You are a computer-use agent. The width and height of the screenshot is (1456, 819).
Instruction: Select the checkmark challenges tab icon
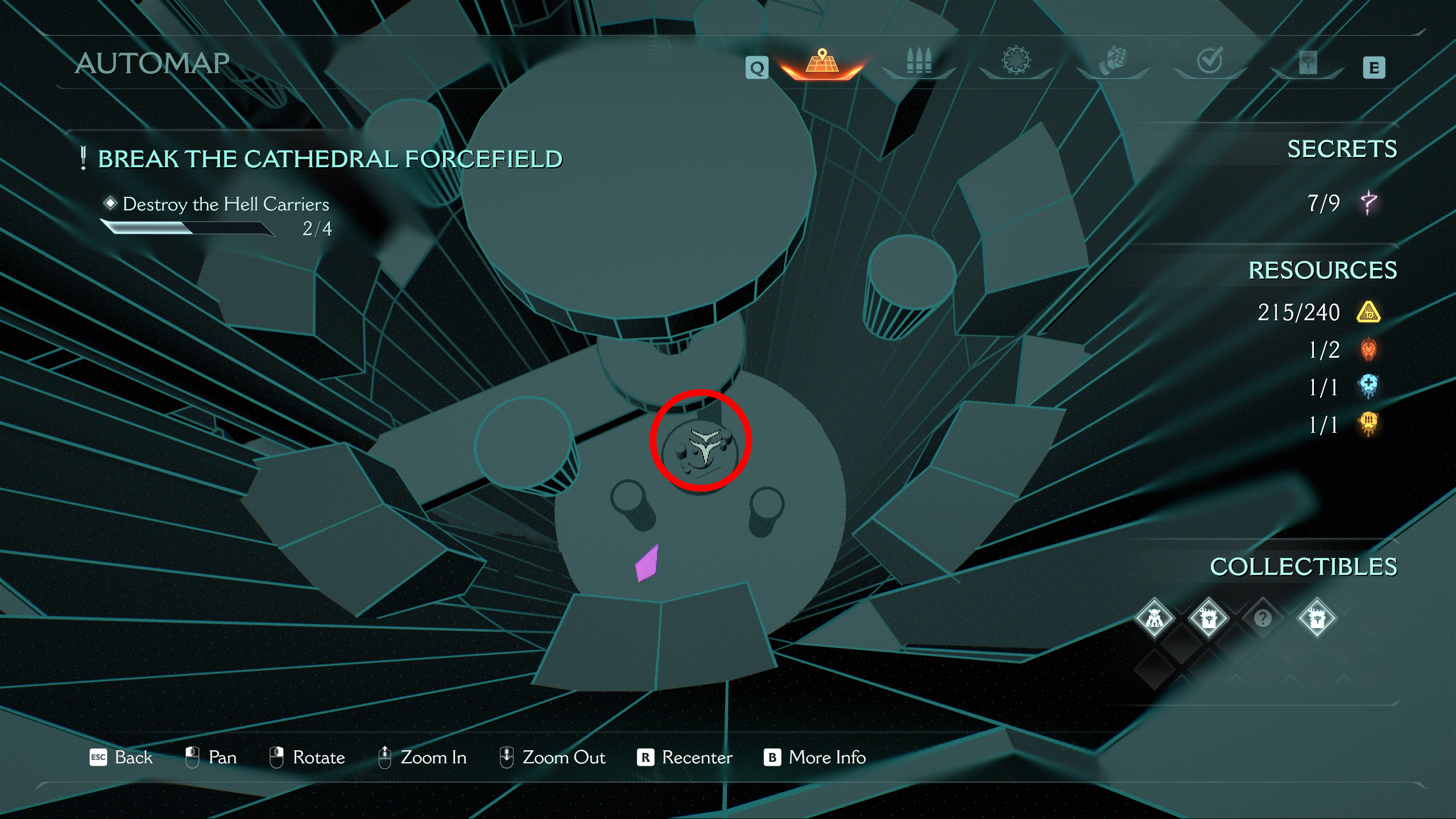(x=1209, y=63)
